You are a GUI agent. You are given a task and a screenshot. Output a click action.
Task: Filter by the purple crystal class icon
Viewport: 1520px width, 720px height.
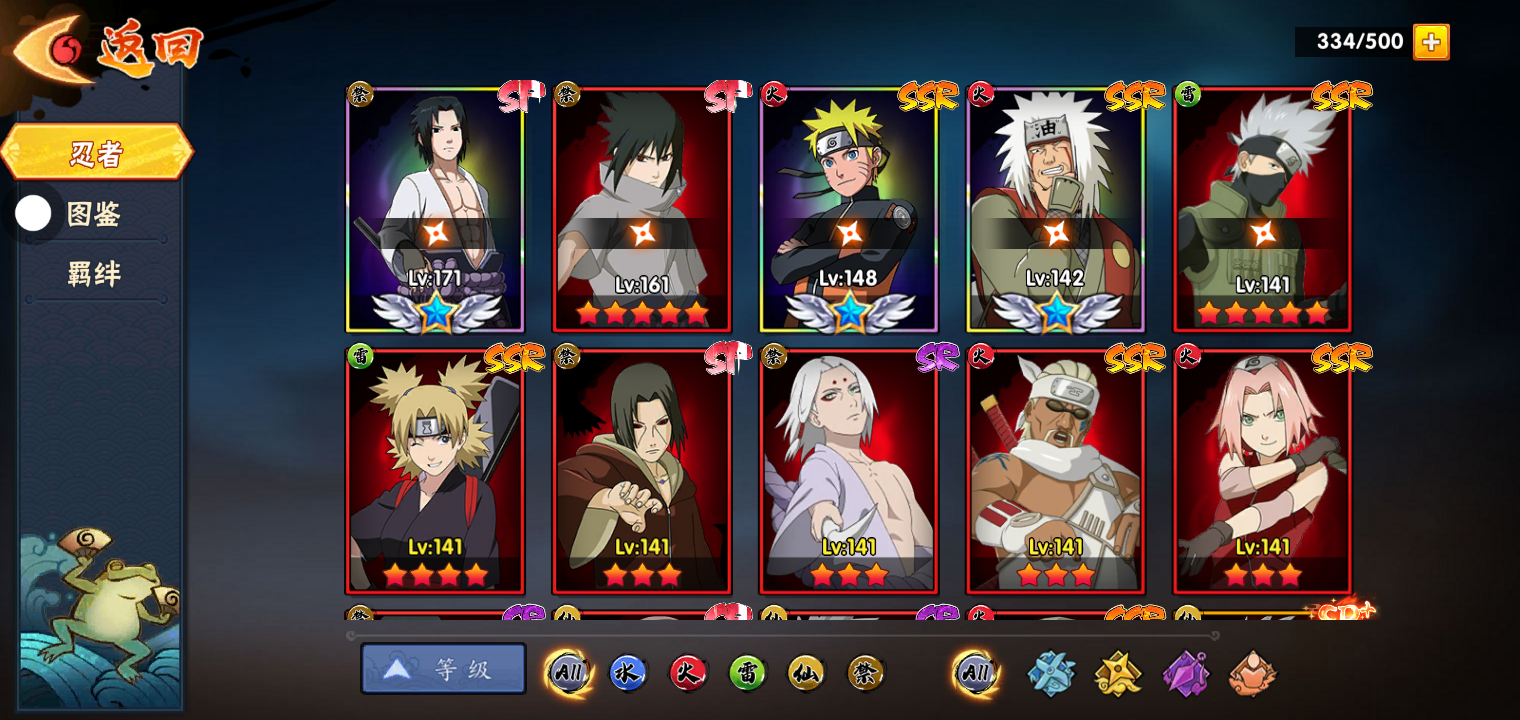pos(1185,673)
